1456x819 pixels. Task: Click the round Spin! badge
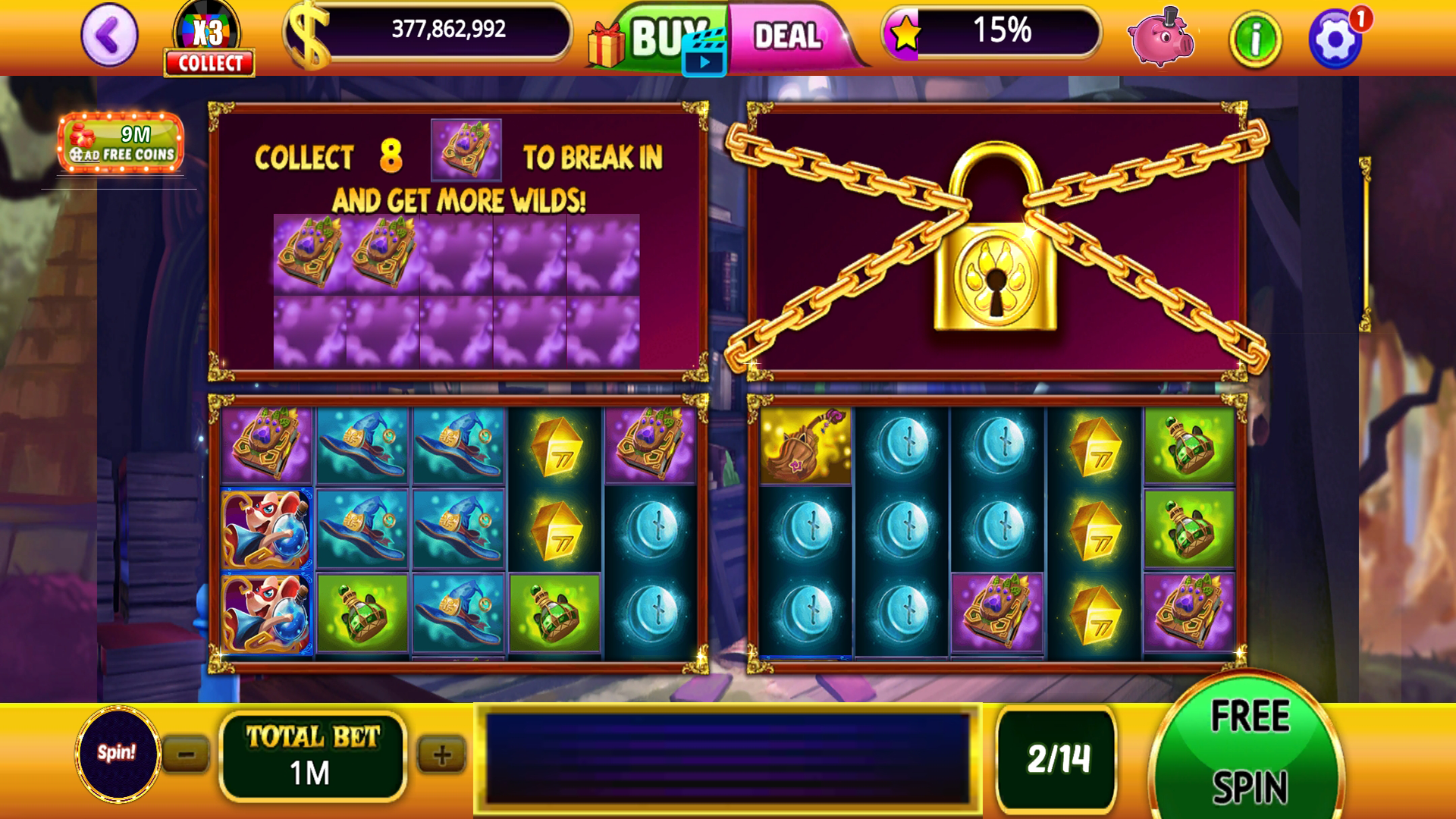pos(117,753)
